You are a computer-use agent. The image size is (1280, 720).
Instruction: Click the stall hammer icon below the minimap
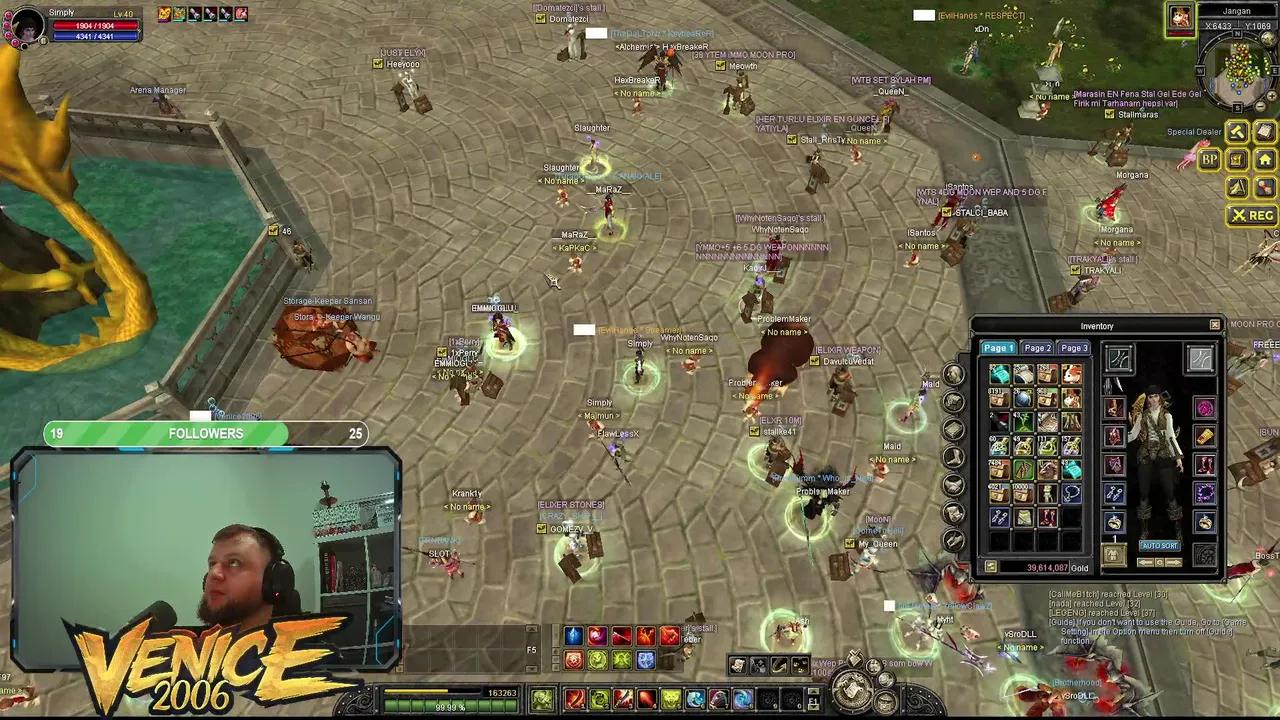[1237, 131]
